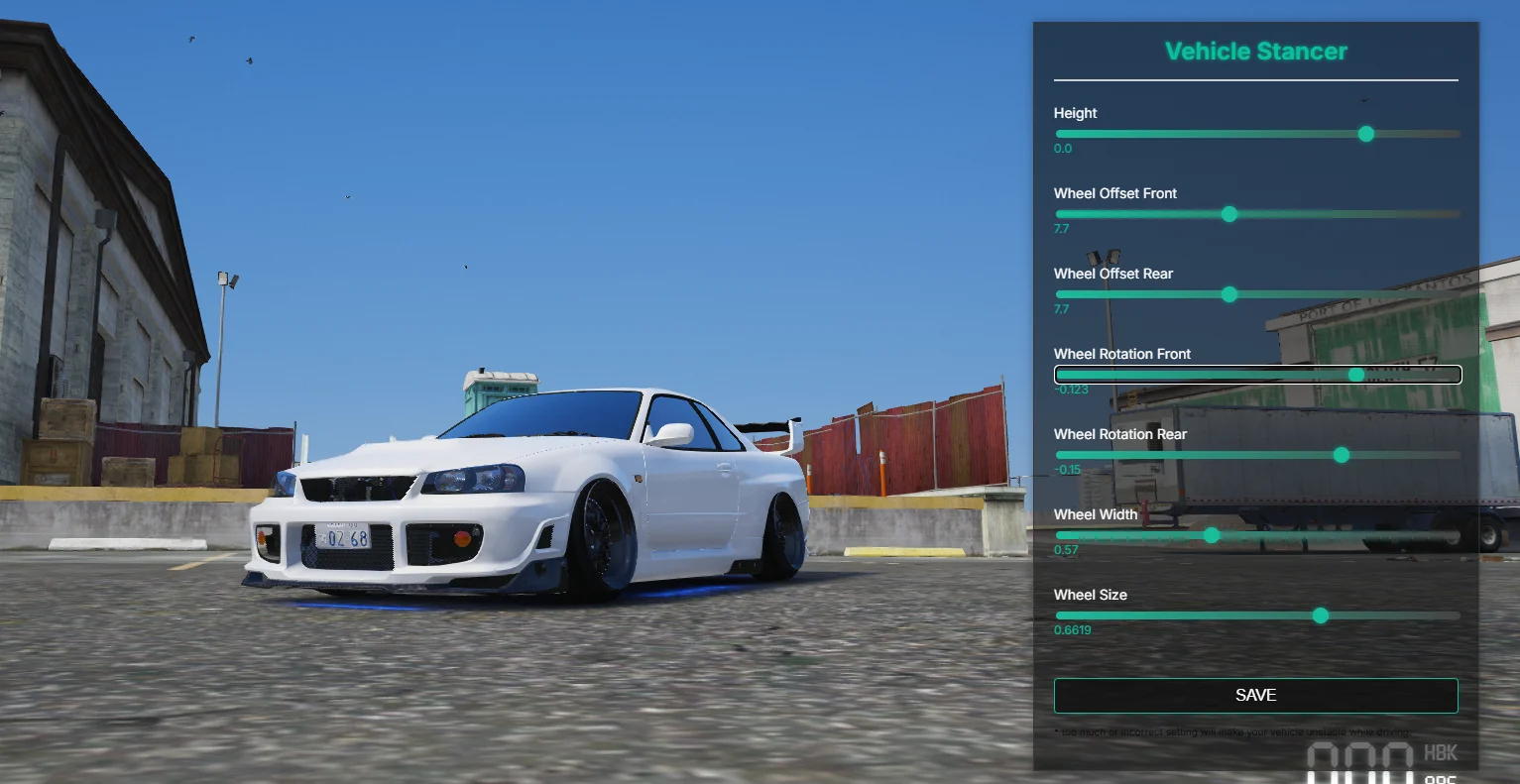This screenshot has height=784, width=1520.
Task: Choose the Wheel Size slider handle
Action: coord(1321,616)
